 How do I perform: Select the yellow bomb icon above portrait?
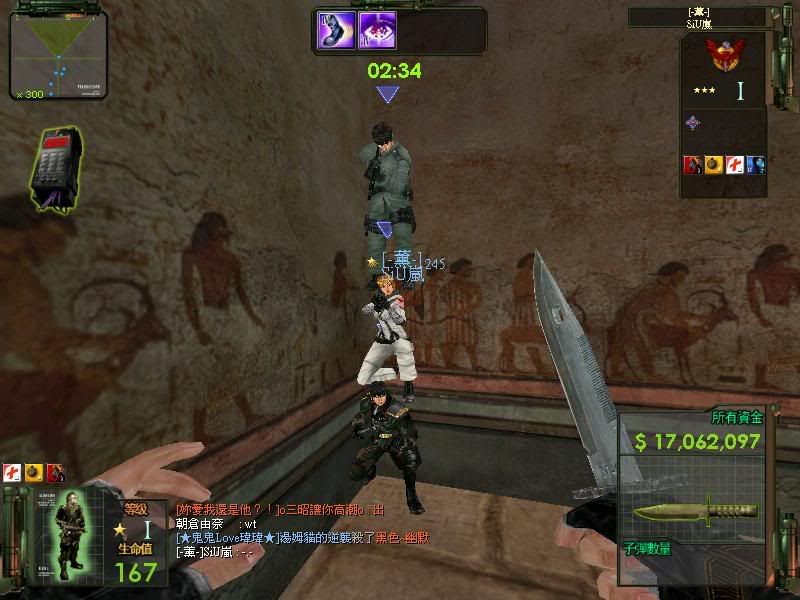[x=33, y=471]
